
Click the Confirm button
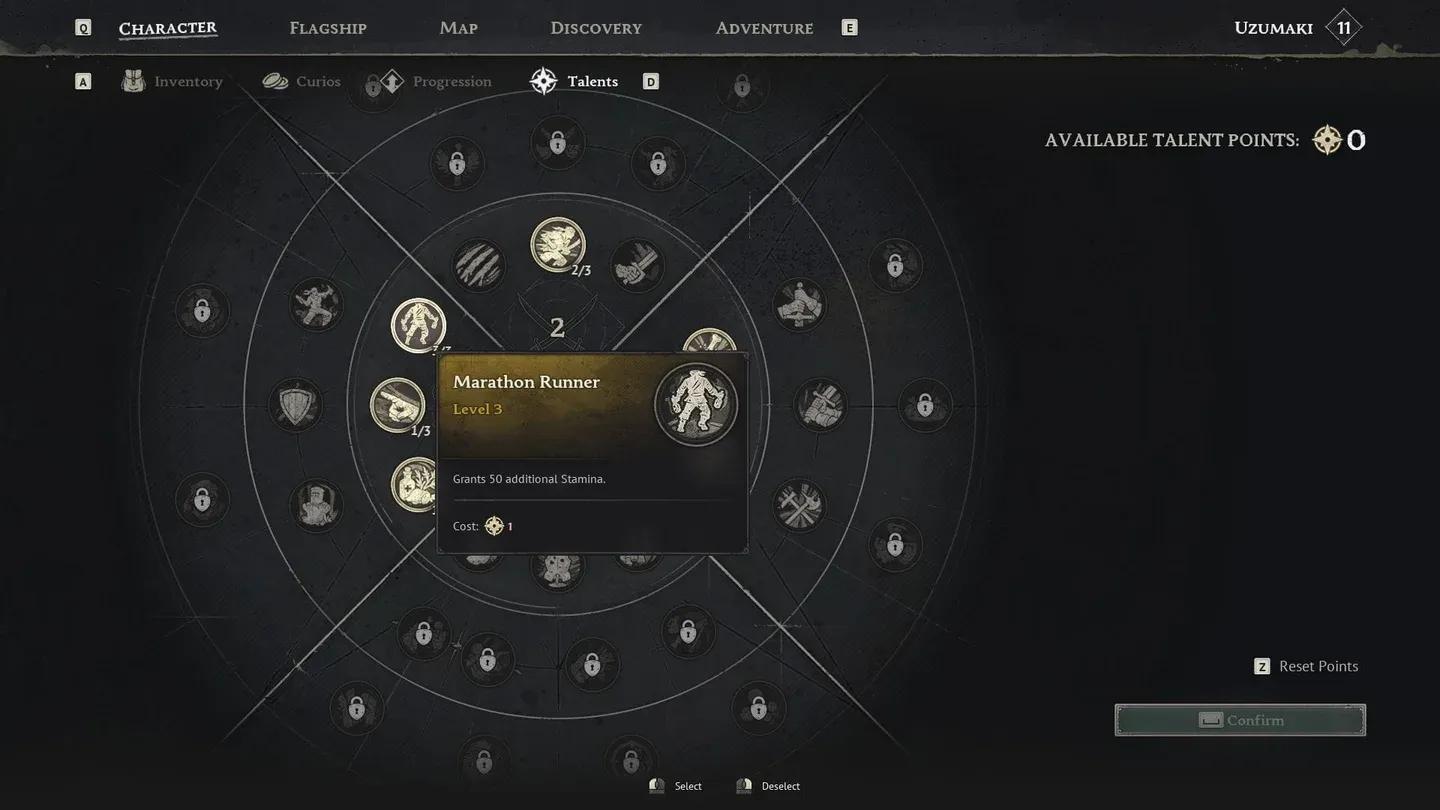1240,719
